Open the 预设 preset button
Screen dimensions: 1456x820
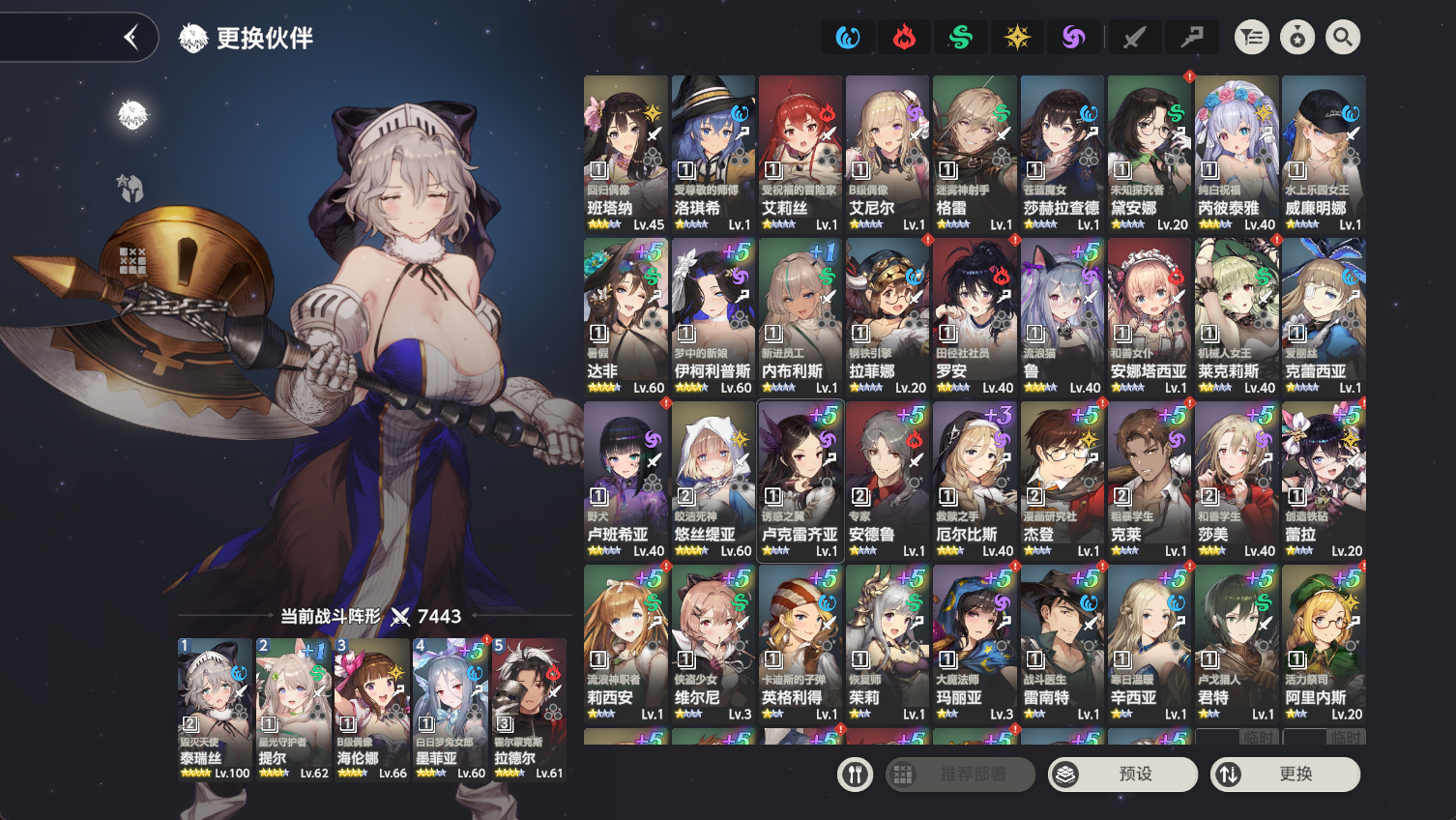tap(1122, 775)
